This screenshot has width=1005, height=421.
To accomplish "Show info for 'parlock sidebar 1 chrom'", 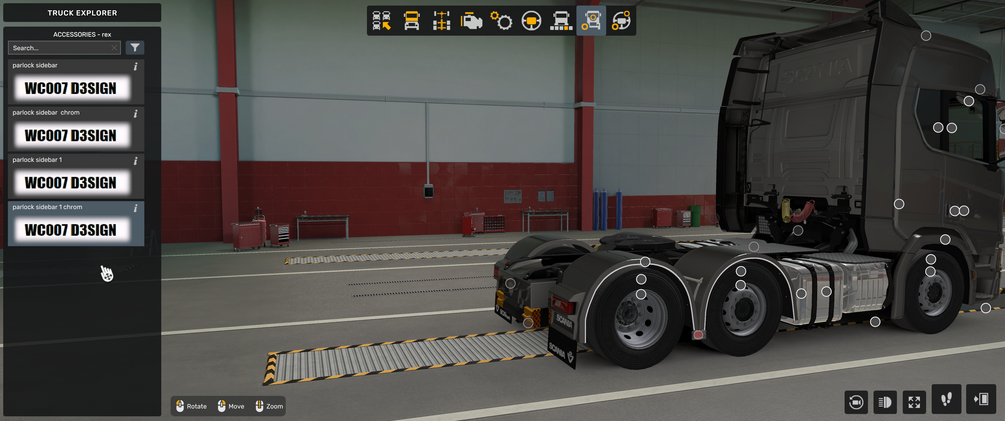I will click(x=135, y=207).
